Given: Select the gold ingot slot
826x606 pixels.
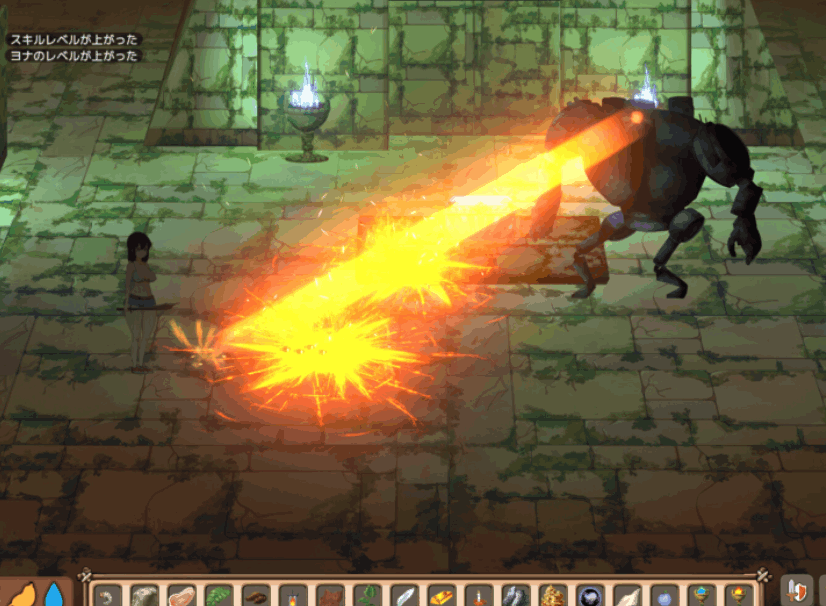Looking at the screenshot, I should click(x=441, y=597).
